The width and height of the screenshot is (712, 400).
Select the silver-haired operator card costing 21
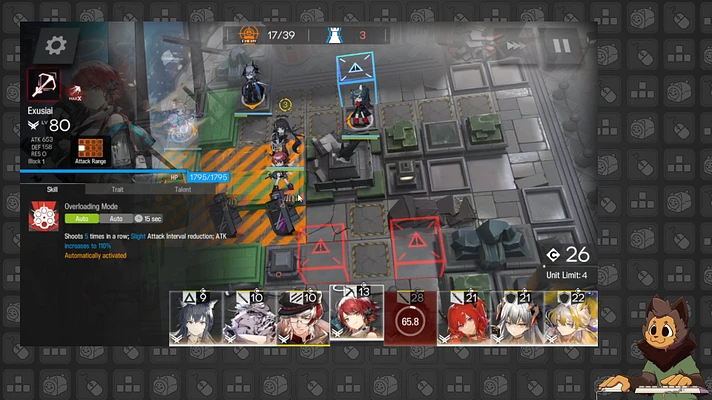(517, 318)
